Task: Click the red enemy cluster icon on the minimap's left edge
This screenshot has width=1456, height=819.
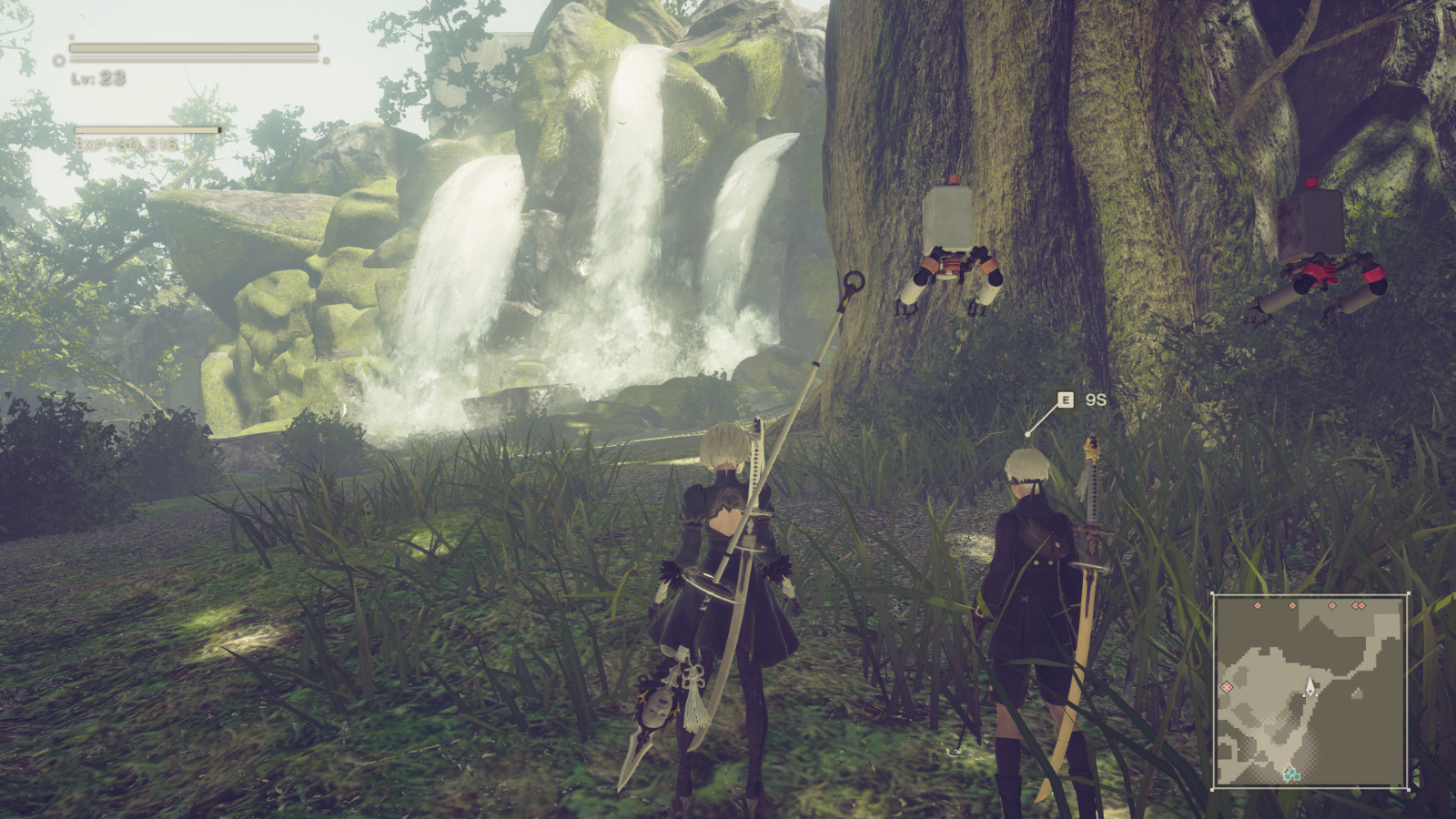Action: (x=1227, y=687)
